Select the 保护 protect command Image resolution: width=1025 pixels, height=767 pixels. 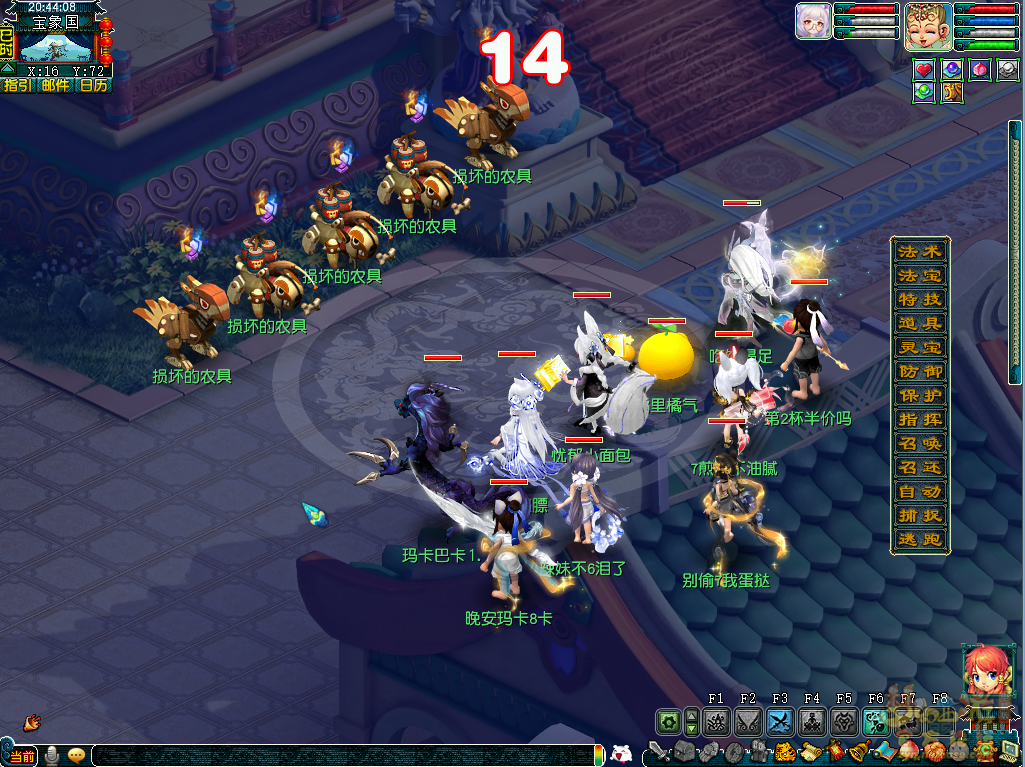click(x=920, y=396)
